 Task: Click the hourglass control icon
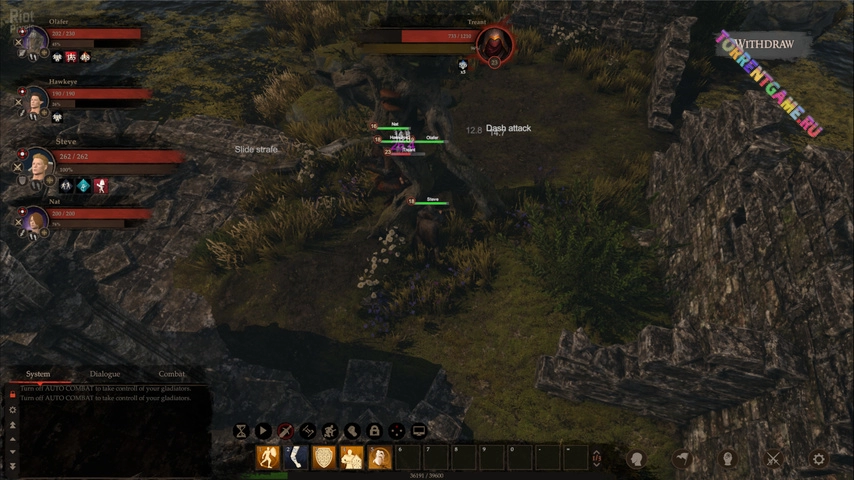[241, 431]
